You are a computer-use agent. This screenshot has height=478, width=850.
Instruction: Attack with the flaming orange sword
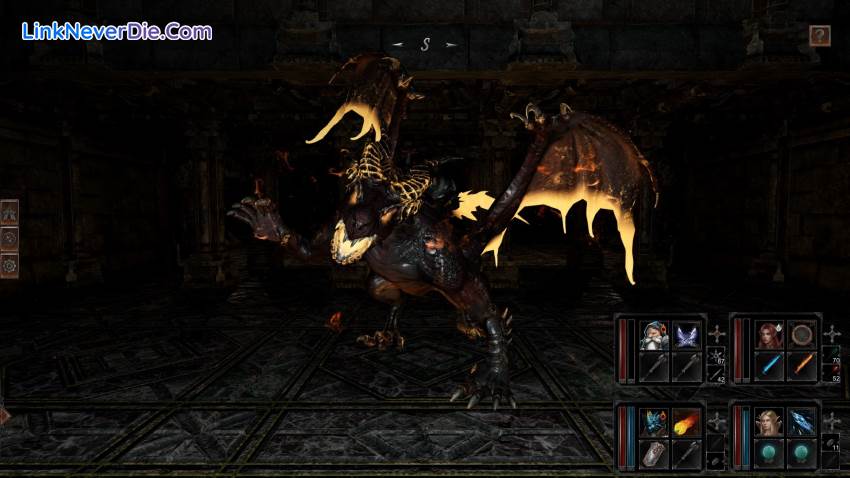click(x=801, y=366)
